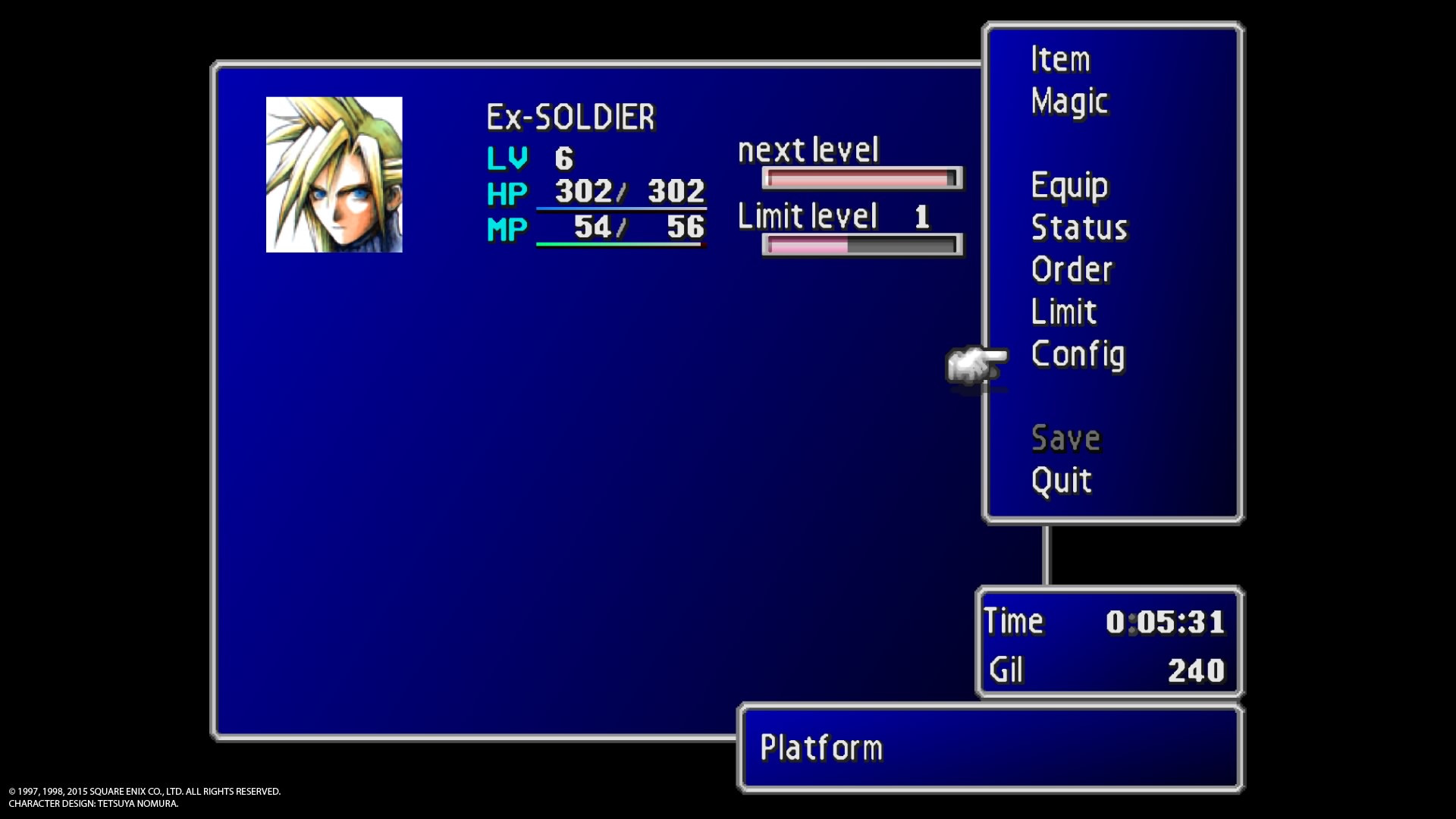Click the greyed-out Save option

1065,438
